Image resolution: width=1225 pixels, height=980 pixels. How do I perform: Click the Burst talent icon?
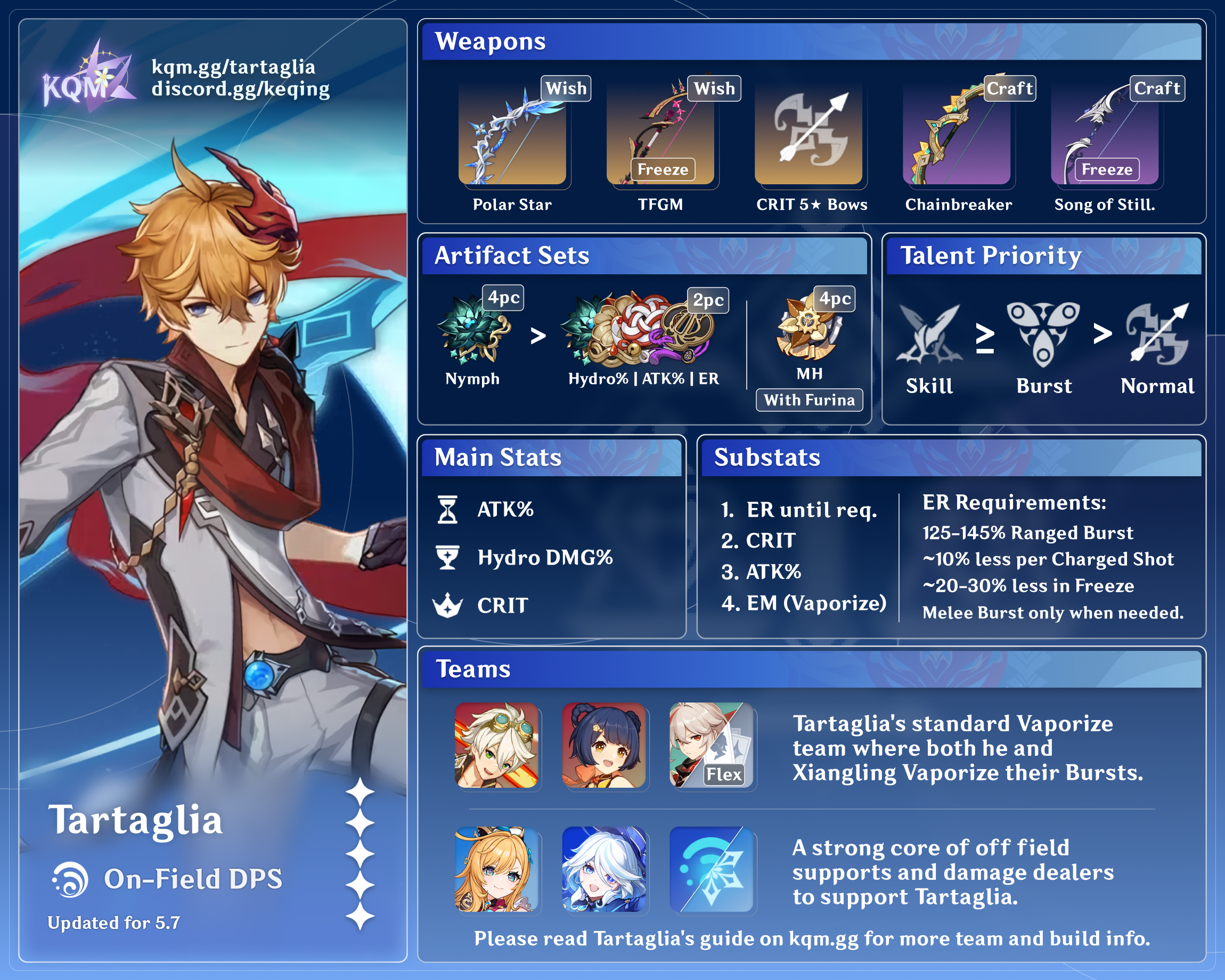pos(1043,335)
